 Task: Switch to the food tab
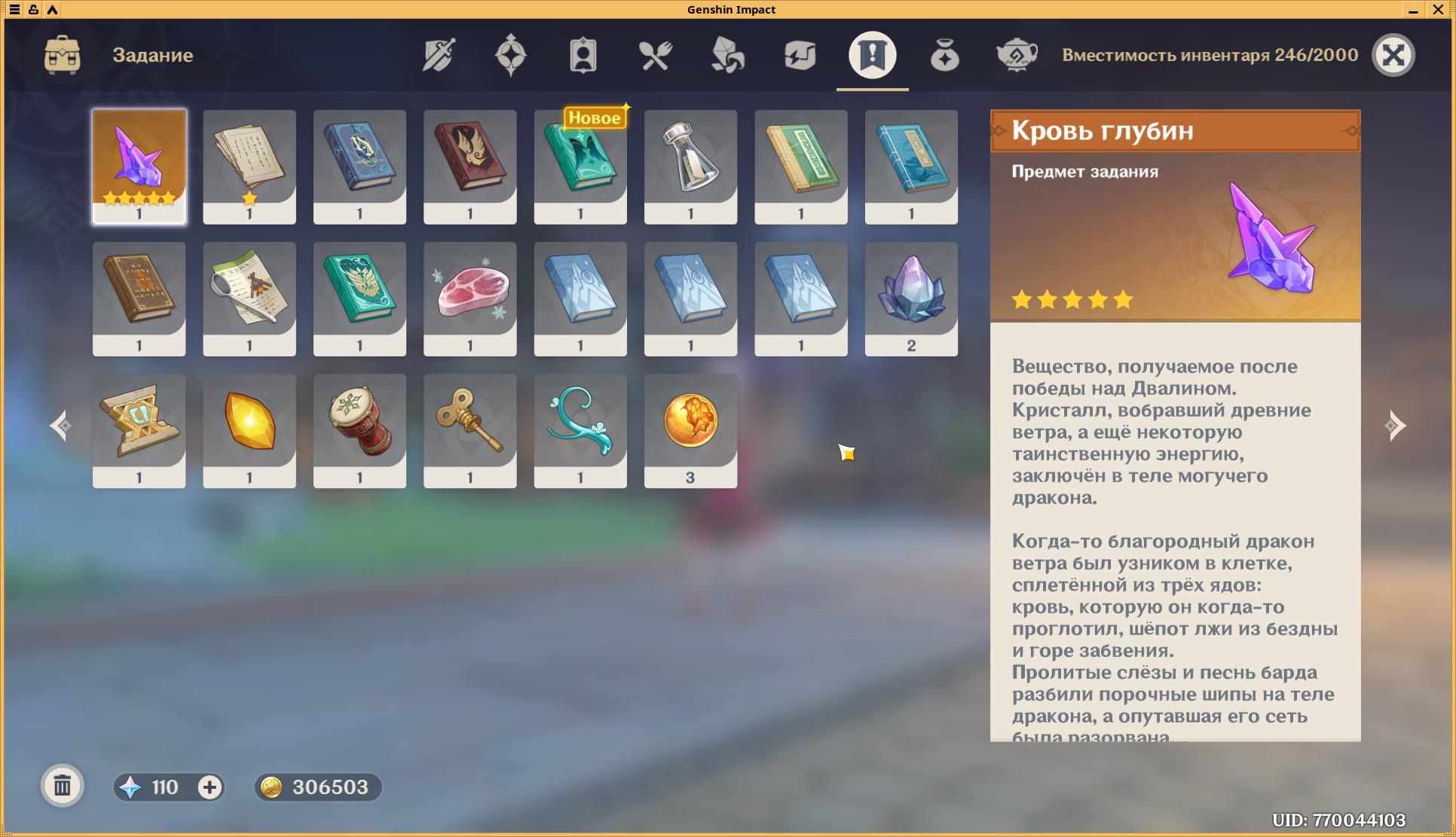(x=656, y=55)
